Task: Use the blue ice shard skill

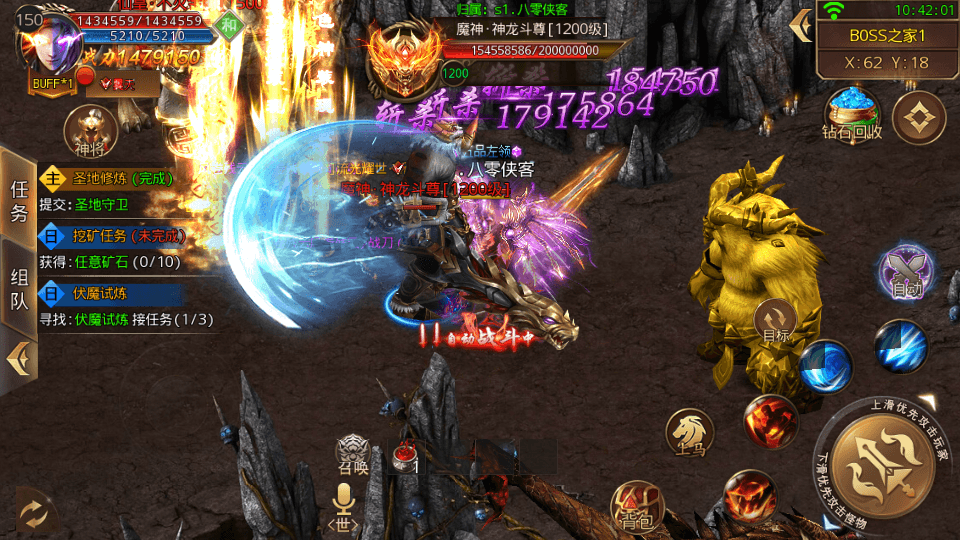Action: tap(900, 345)
